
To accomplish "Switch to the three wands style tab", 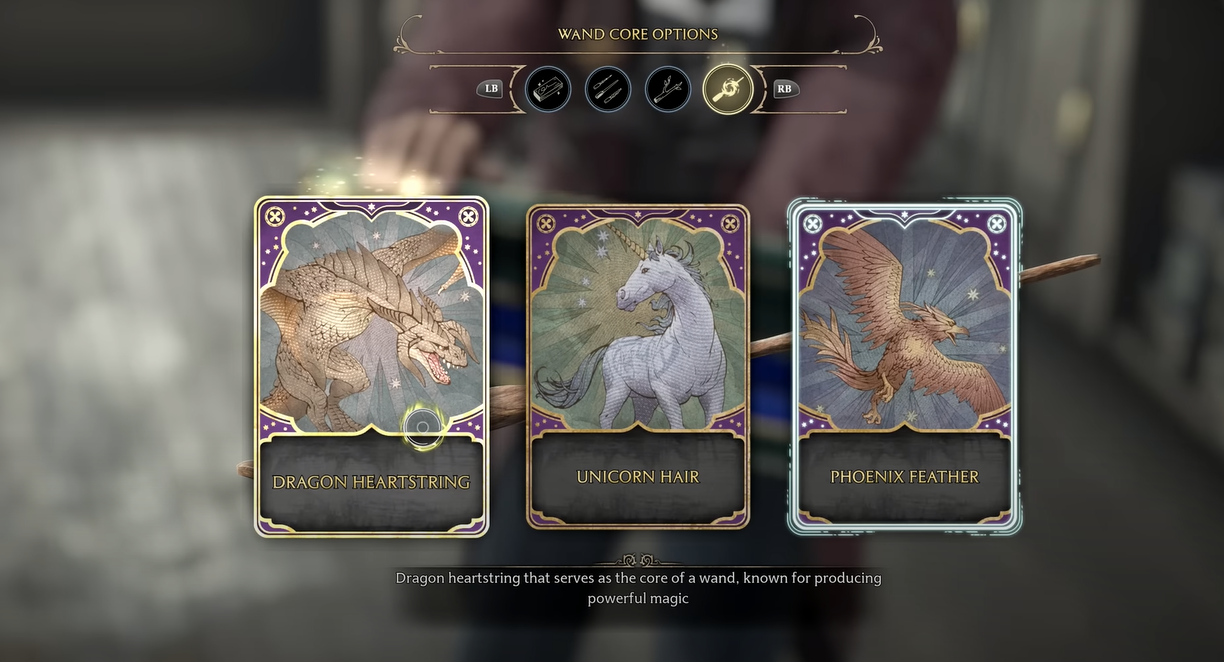I will [x=607, y=89].
